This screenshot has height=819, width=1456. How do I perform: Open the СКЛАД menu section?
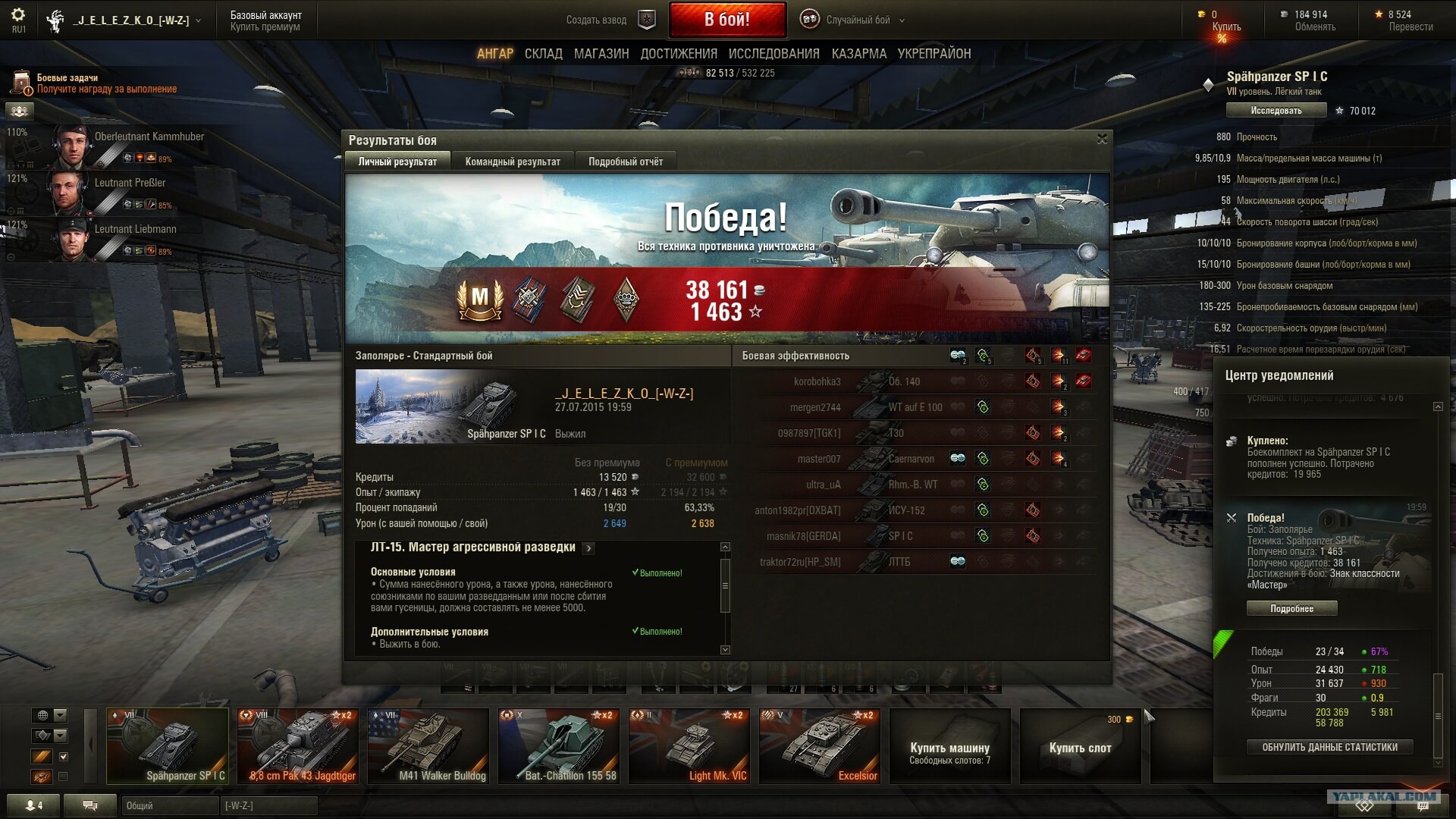pyautogui.click(x=543, y=54)
